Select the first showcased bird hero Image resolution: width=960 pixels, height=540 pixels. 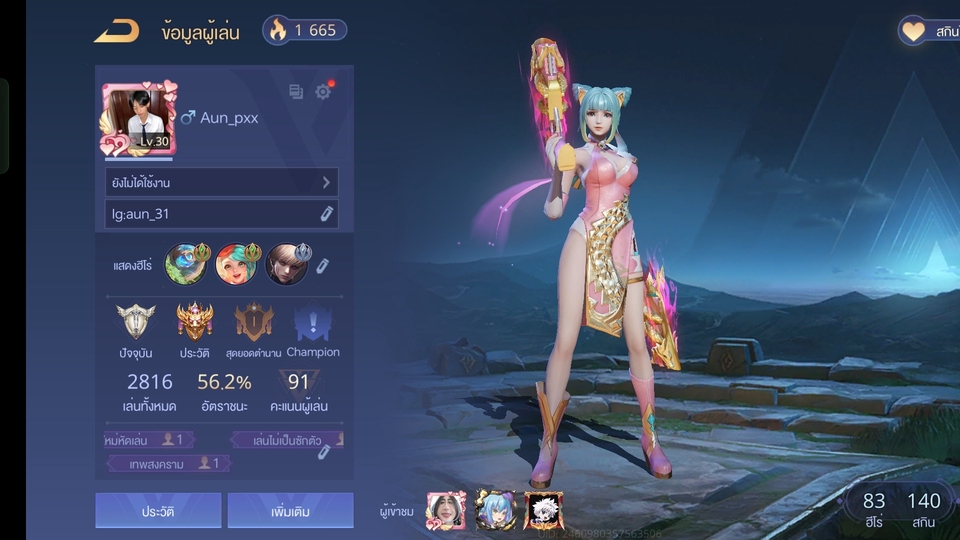pyautogui.click(x=185, y=264)
